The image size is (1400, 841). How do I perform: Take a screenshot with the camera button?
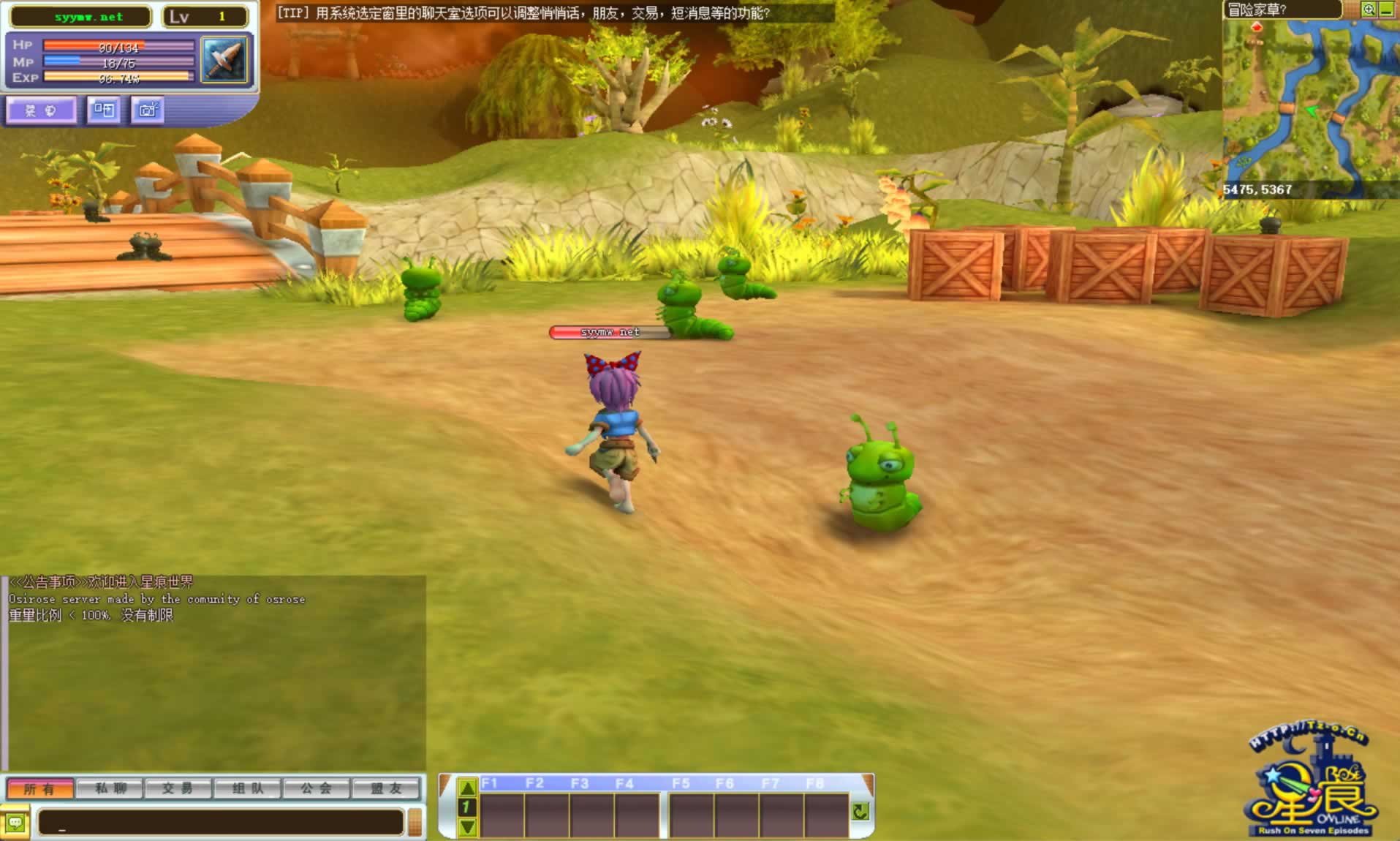[x=148, y=110]
